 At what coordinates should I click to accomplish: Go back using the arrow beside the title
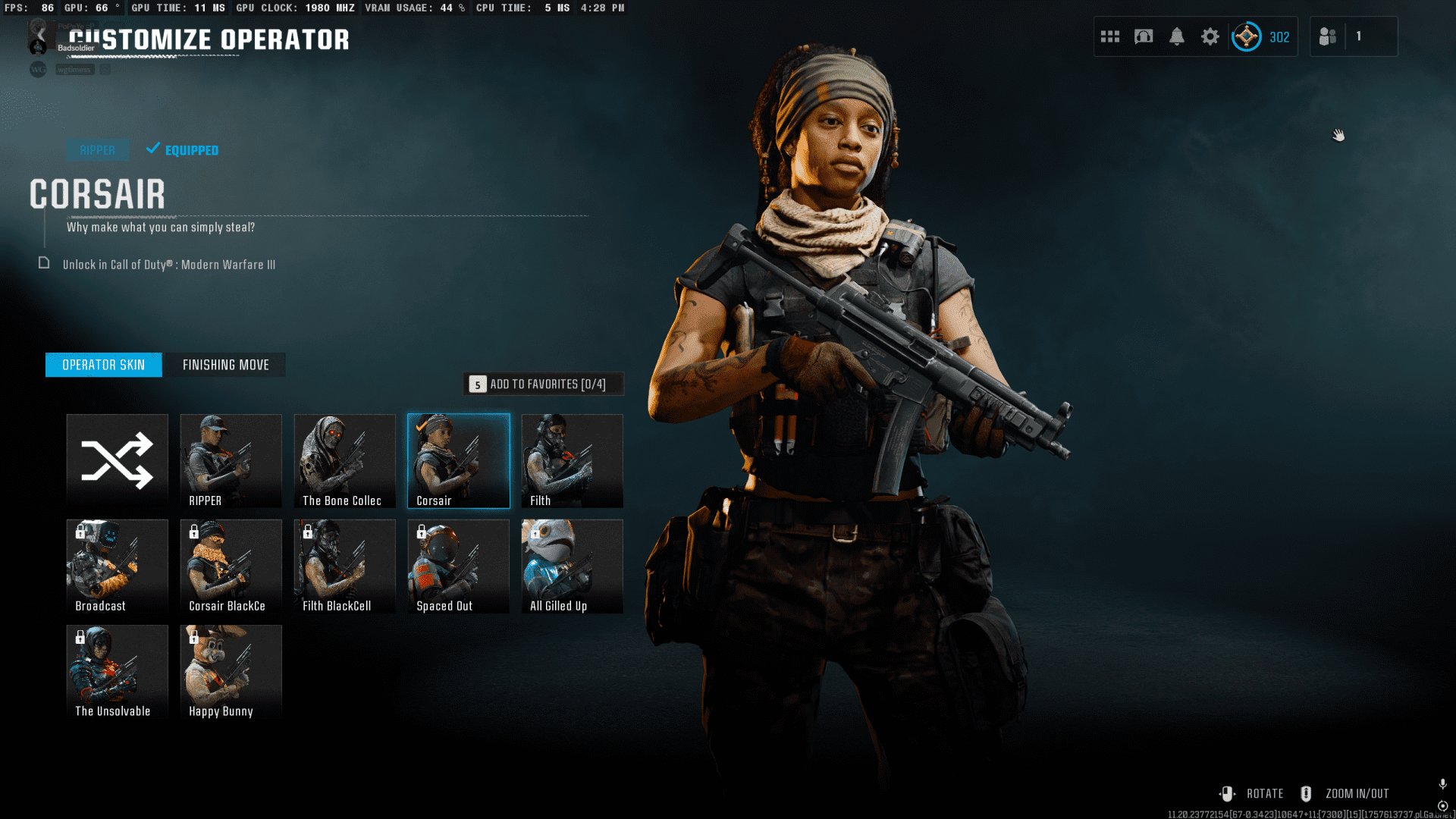click(42, 35)
